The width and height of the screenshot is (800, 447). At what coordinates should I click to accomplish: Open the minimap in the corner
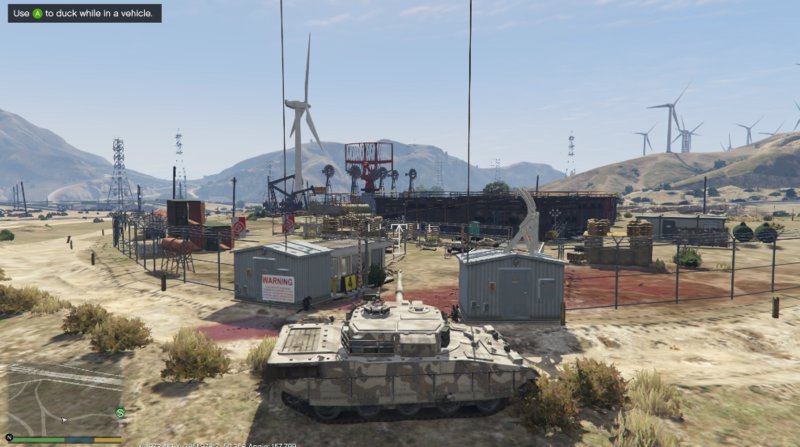pyautogui.click(x=62, y=398)
